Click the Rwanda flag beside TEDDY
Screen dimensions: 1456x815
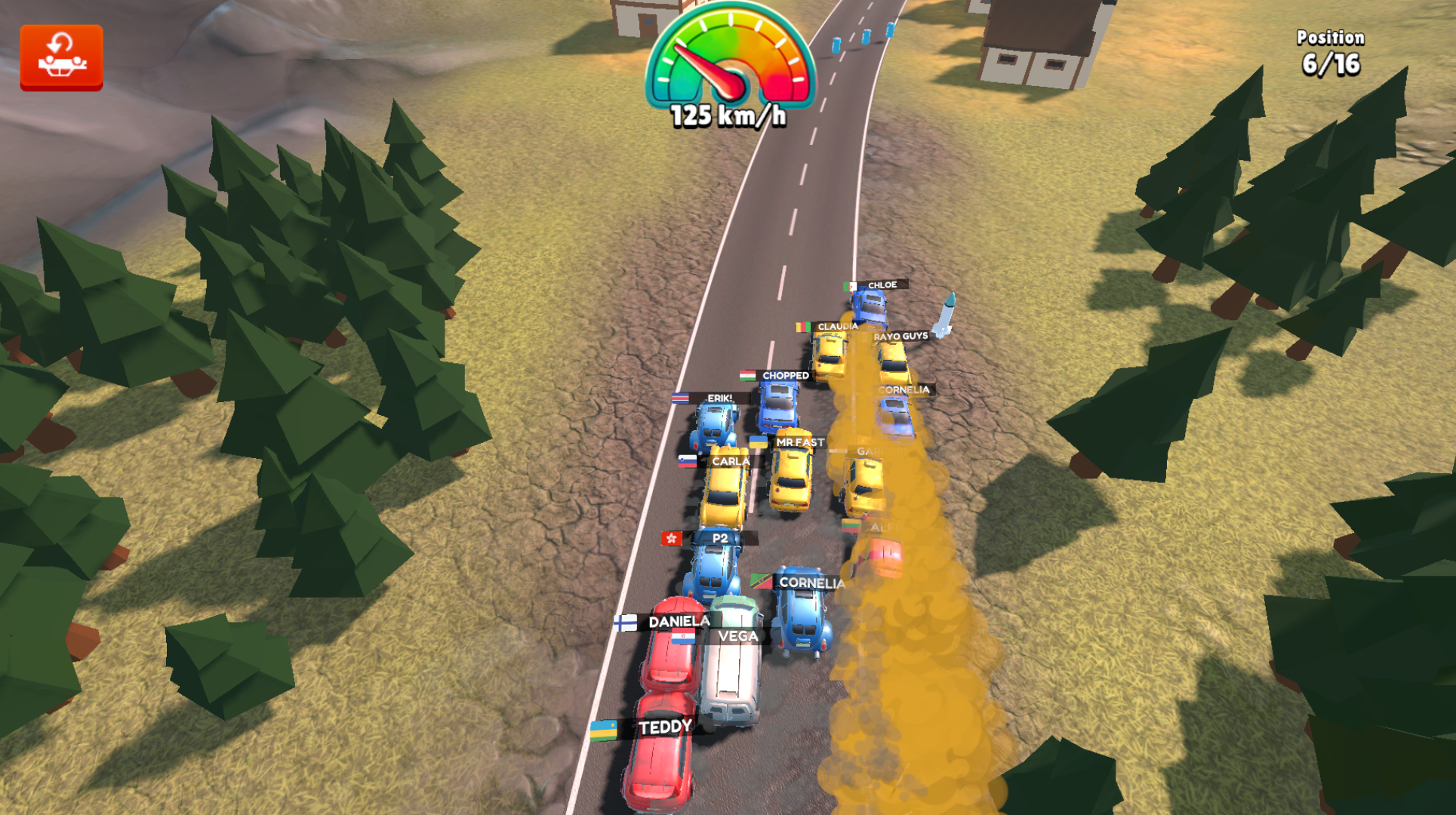[604, 729]
